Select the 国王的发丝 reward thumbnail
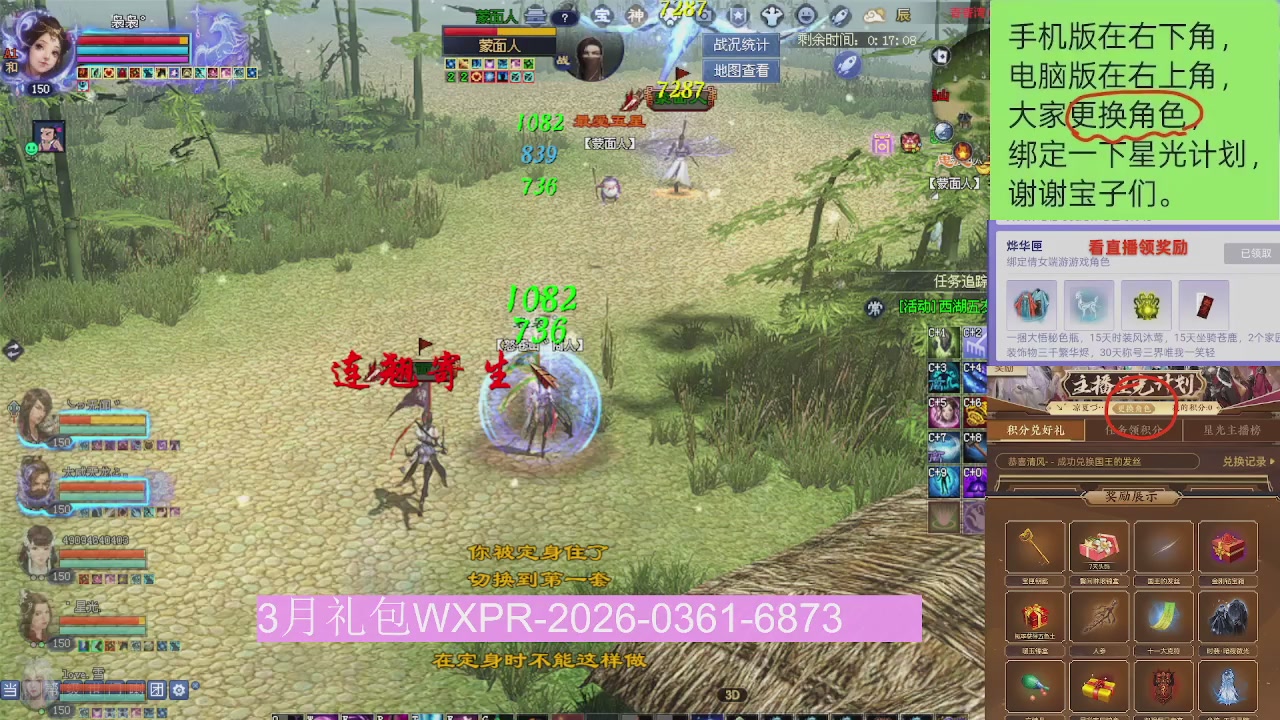 pyautogui.click(x=1163, y=545)
